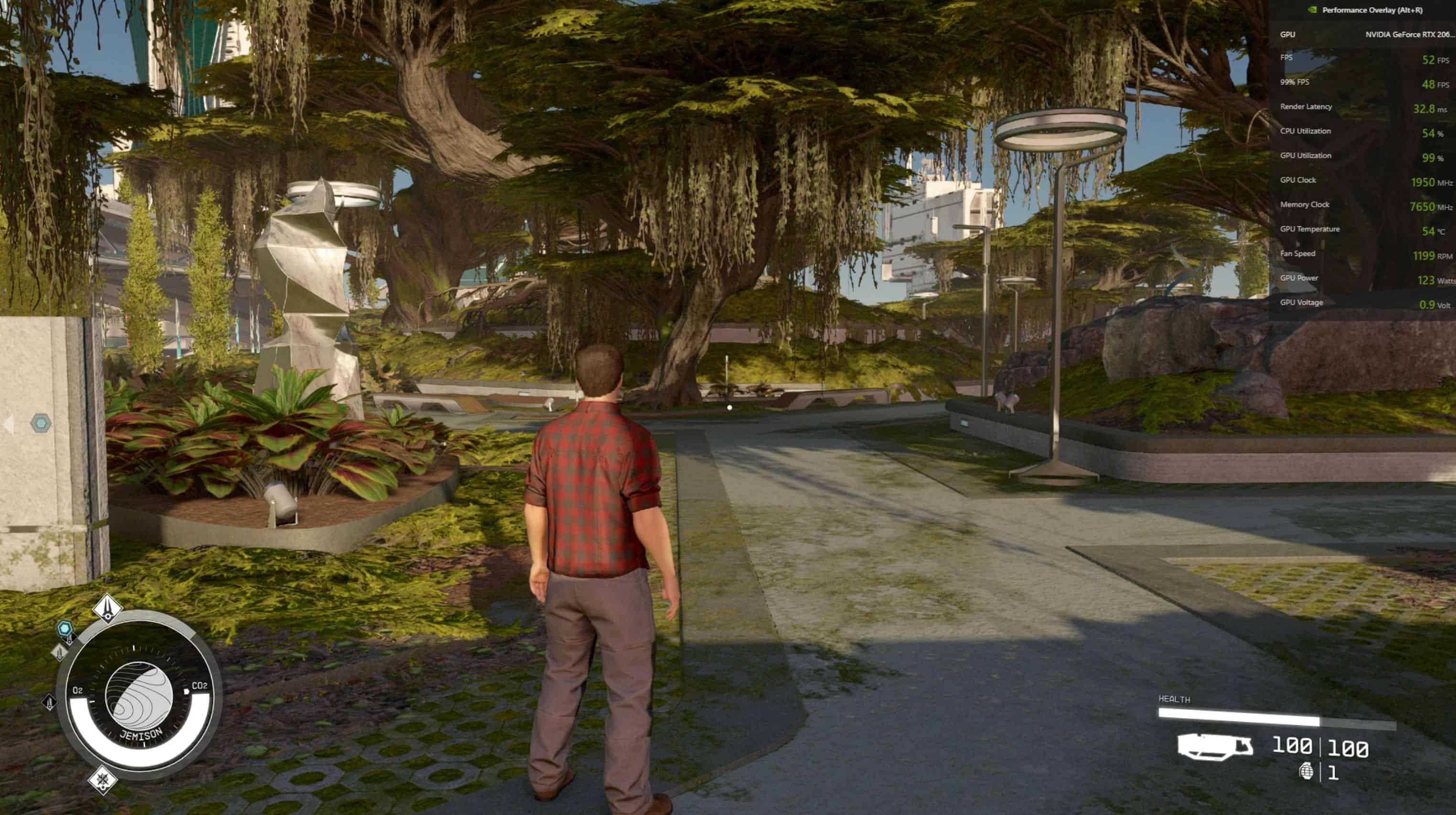
Task: Select the snowflake diamond marker below the compass
Action: point(103,780)
